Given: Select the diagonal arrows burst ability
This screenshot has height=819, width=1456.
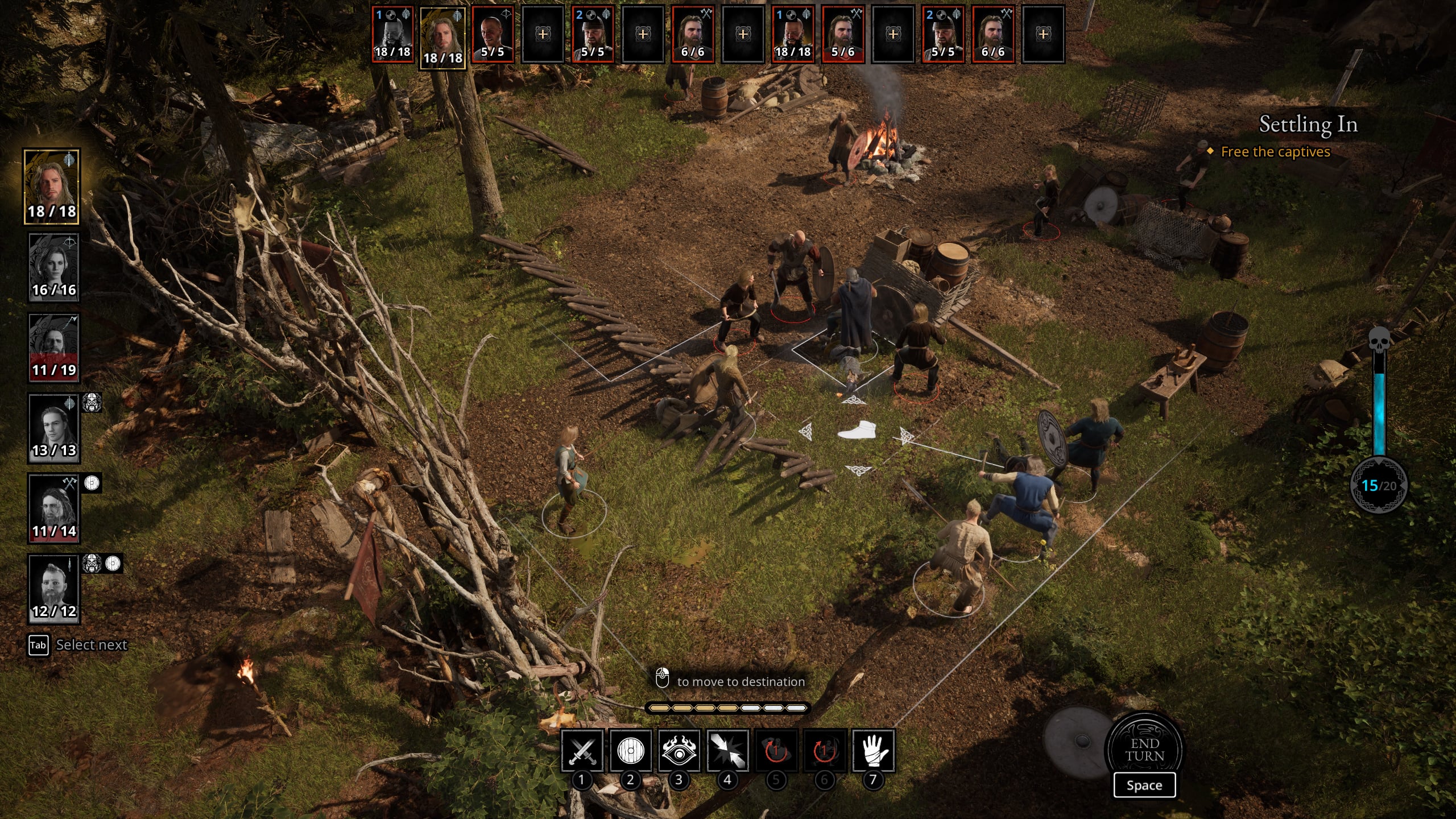Looking at the screenshot, I should click(x=727, y=751).
